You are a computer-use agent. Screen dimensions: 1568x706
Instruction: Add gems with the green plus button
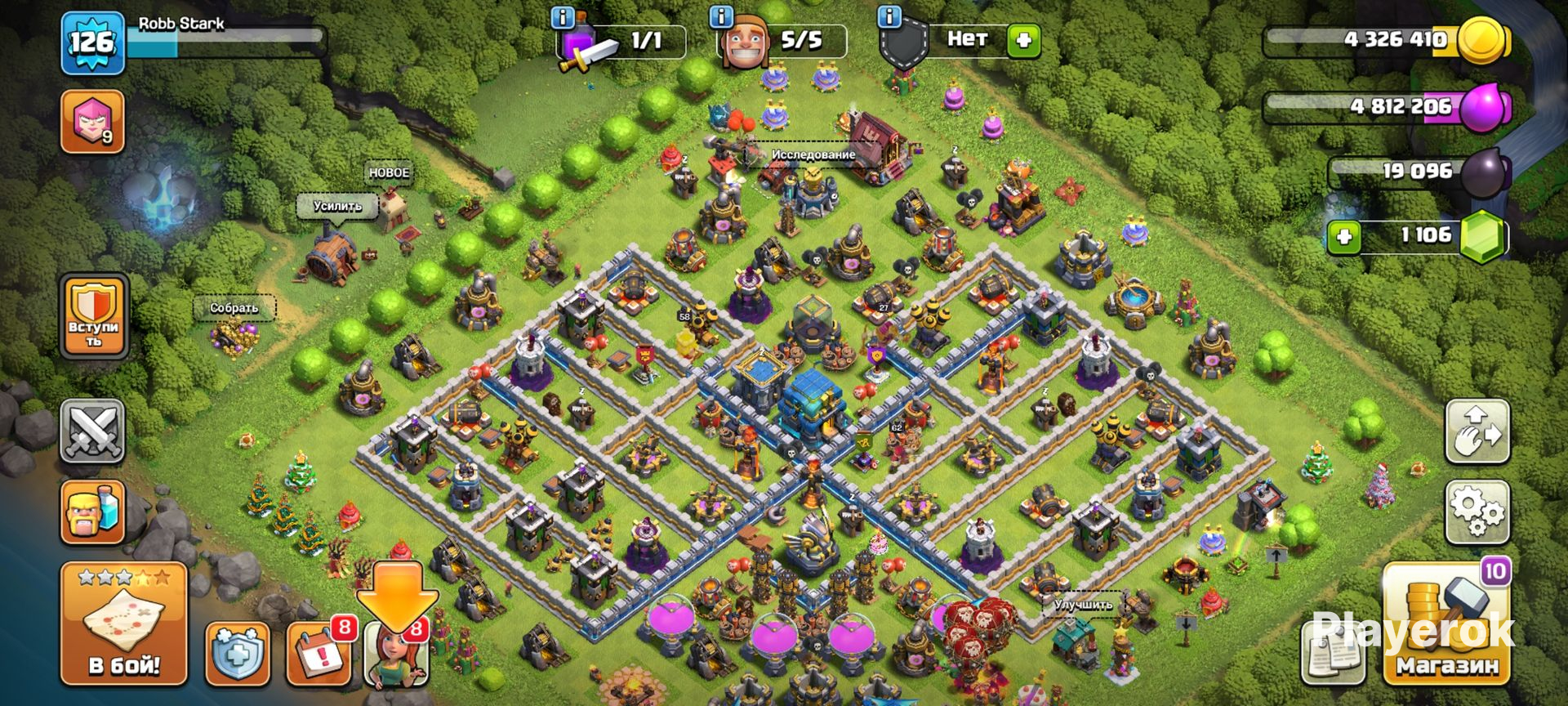coord(1344,237)
